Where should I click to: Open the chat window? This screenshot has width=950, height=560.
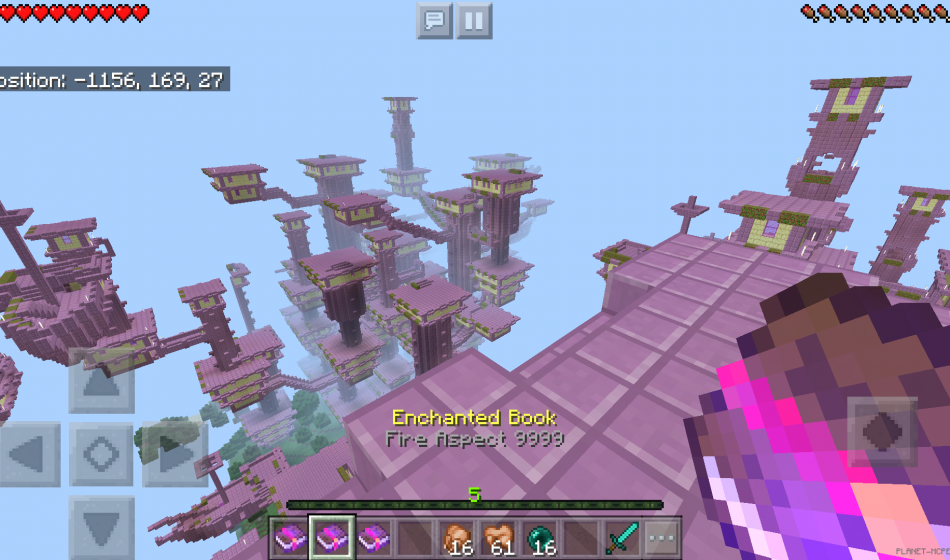point(435,20)
